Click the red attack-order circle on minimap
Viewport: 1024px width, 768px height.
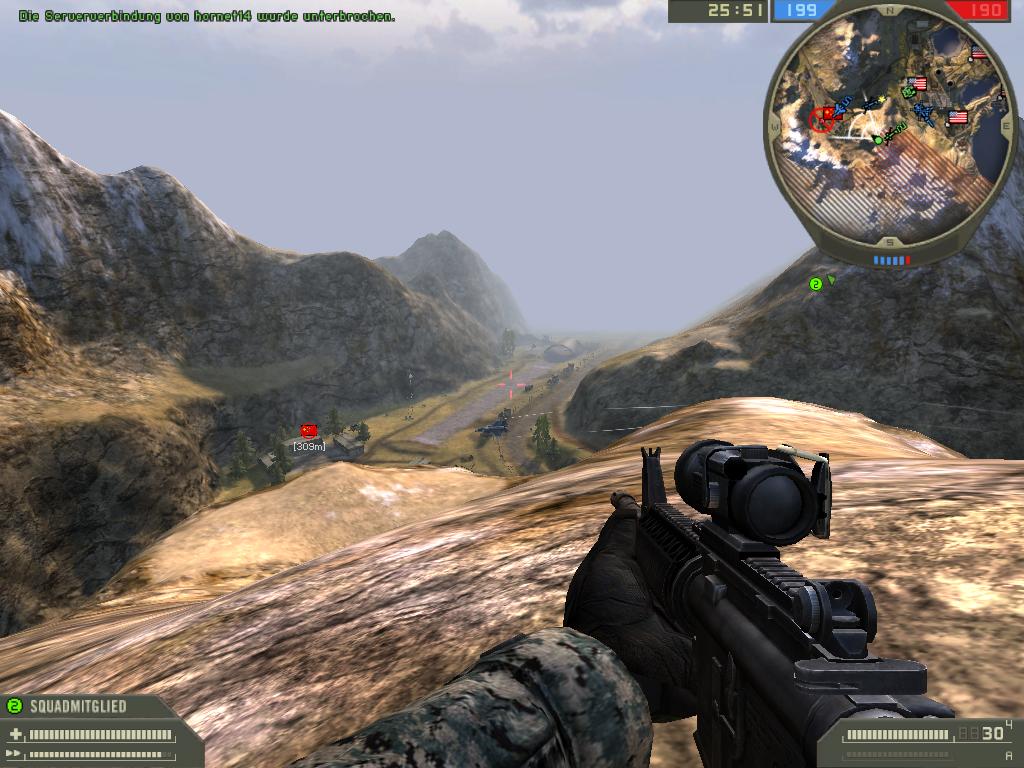[x=822, y=120]
